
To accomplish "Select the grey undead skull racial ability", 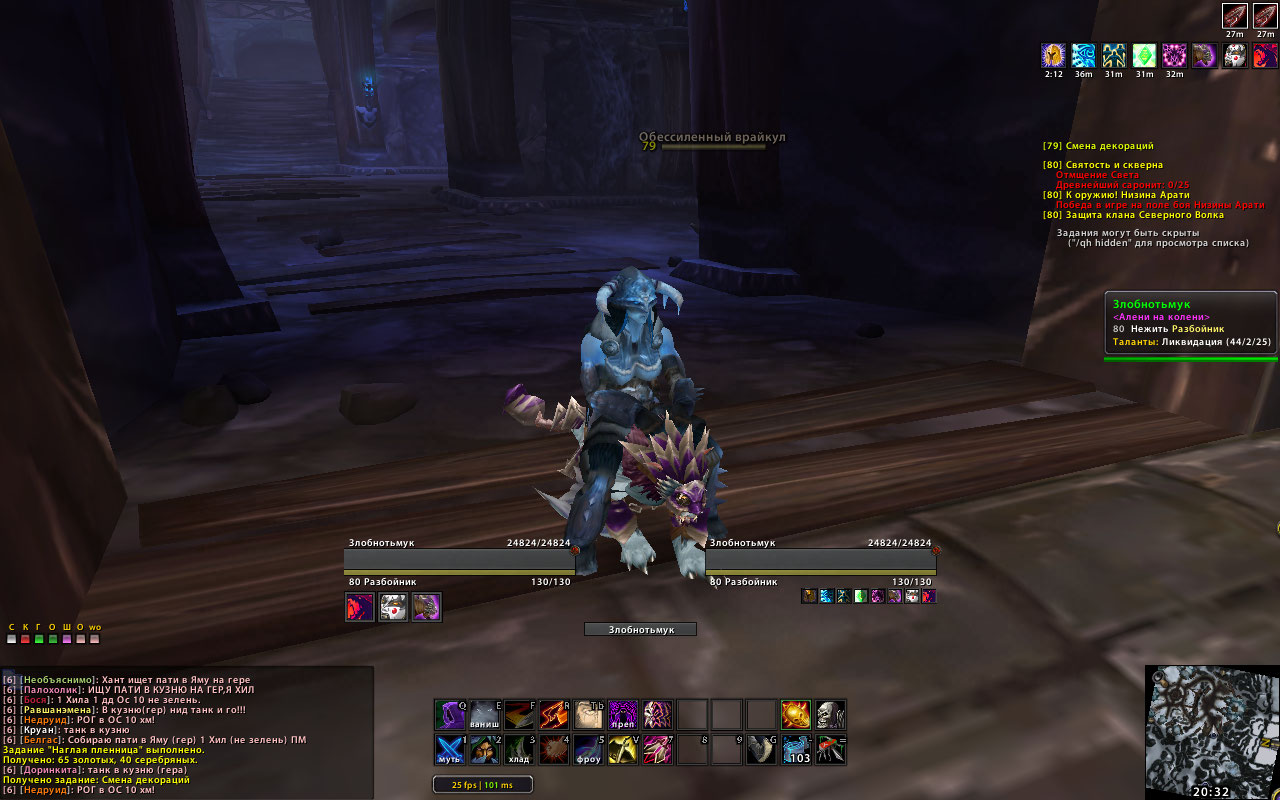I will pos(830,715).
